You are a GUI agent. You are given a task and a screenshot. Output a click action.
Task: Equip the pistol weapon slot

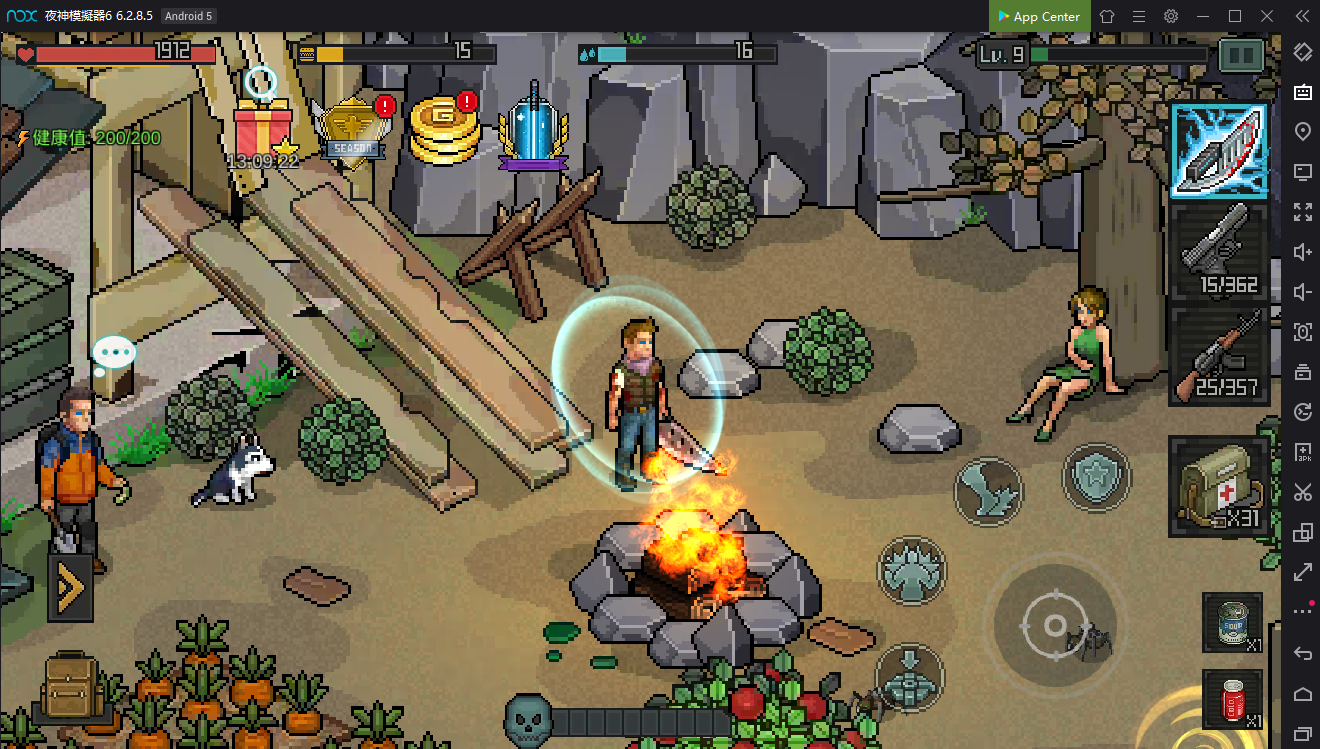[x=1219, y=251]
